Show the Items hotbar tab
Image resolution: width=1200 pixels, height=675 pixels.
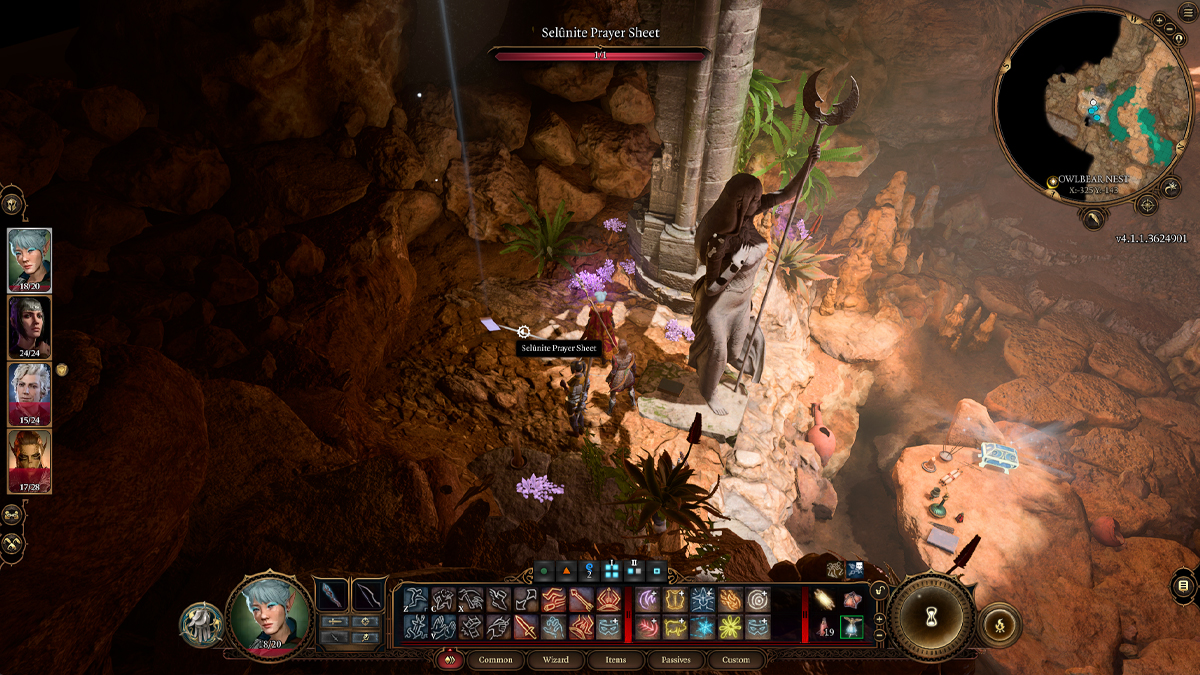point(615,660)
